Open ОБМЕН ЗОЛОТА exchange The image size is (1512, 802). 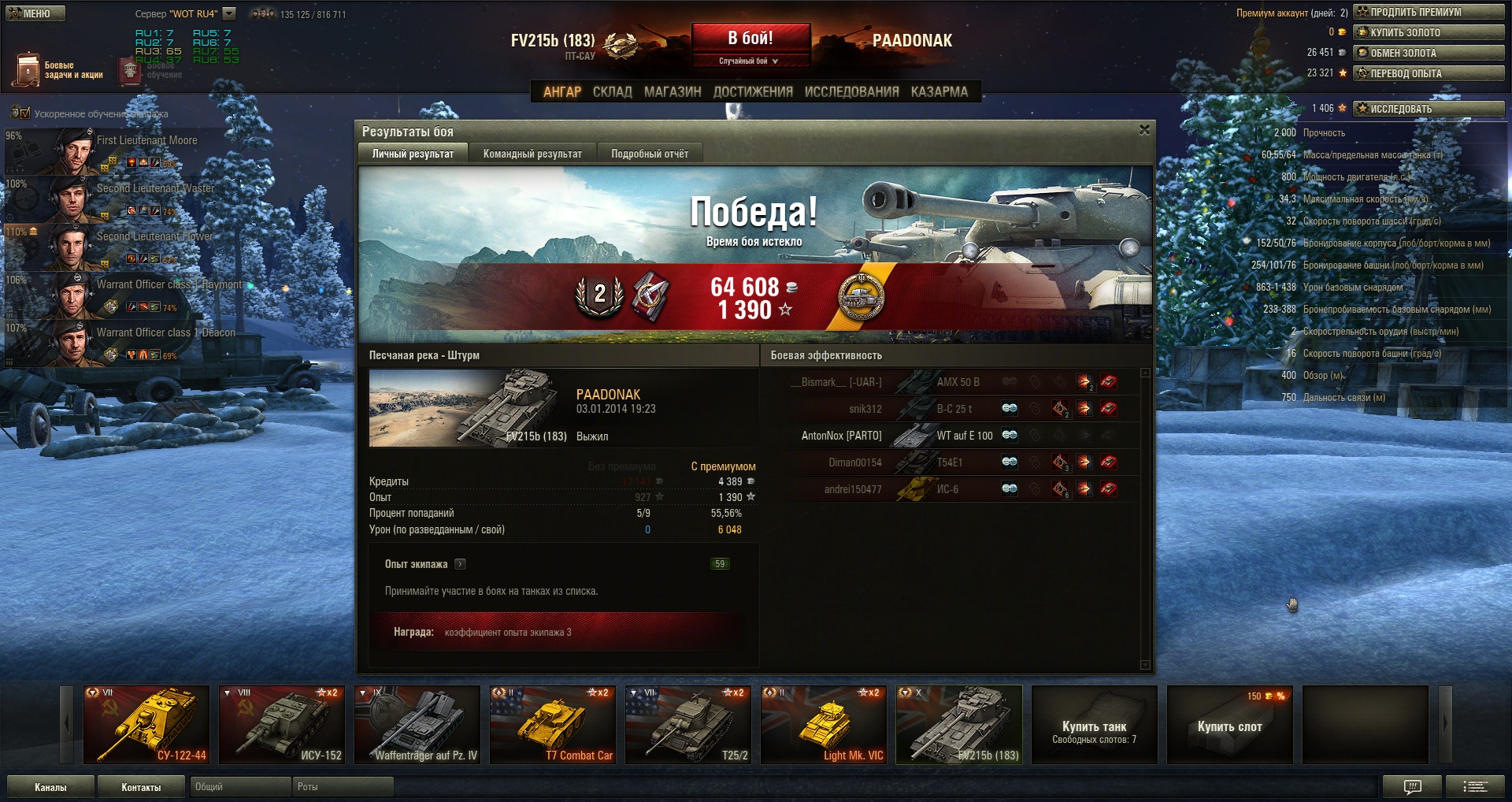pyautogui.click(x=1429, y=53)
